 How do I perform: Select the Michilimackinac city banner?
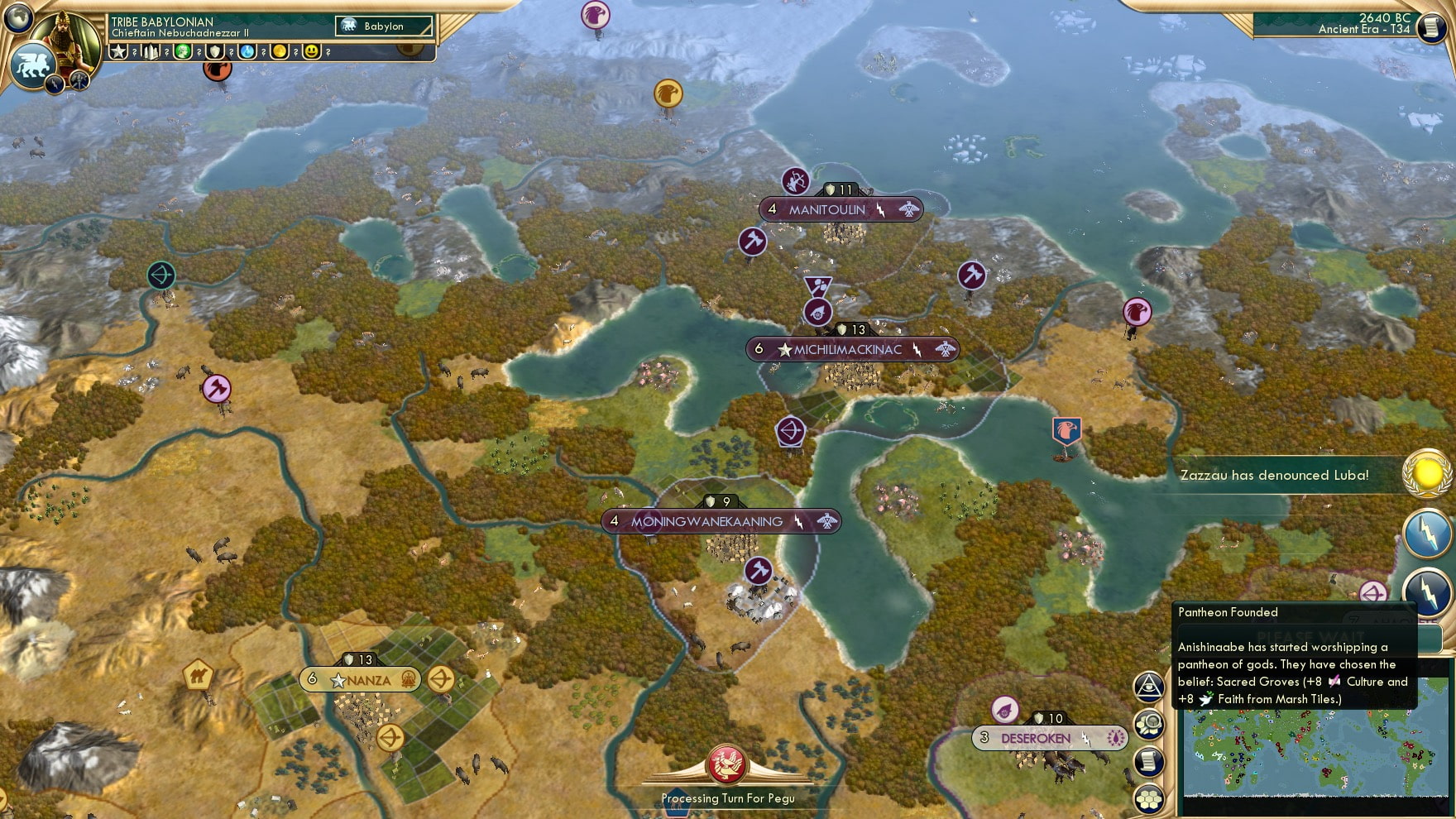tap(848, 349)
